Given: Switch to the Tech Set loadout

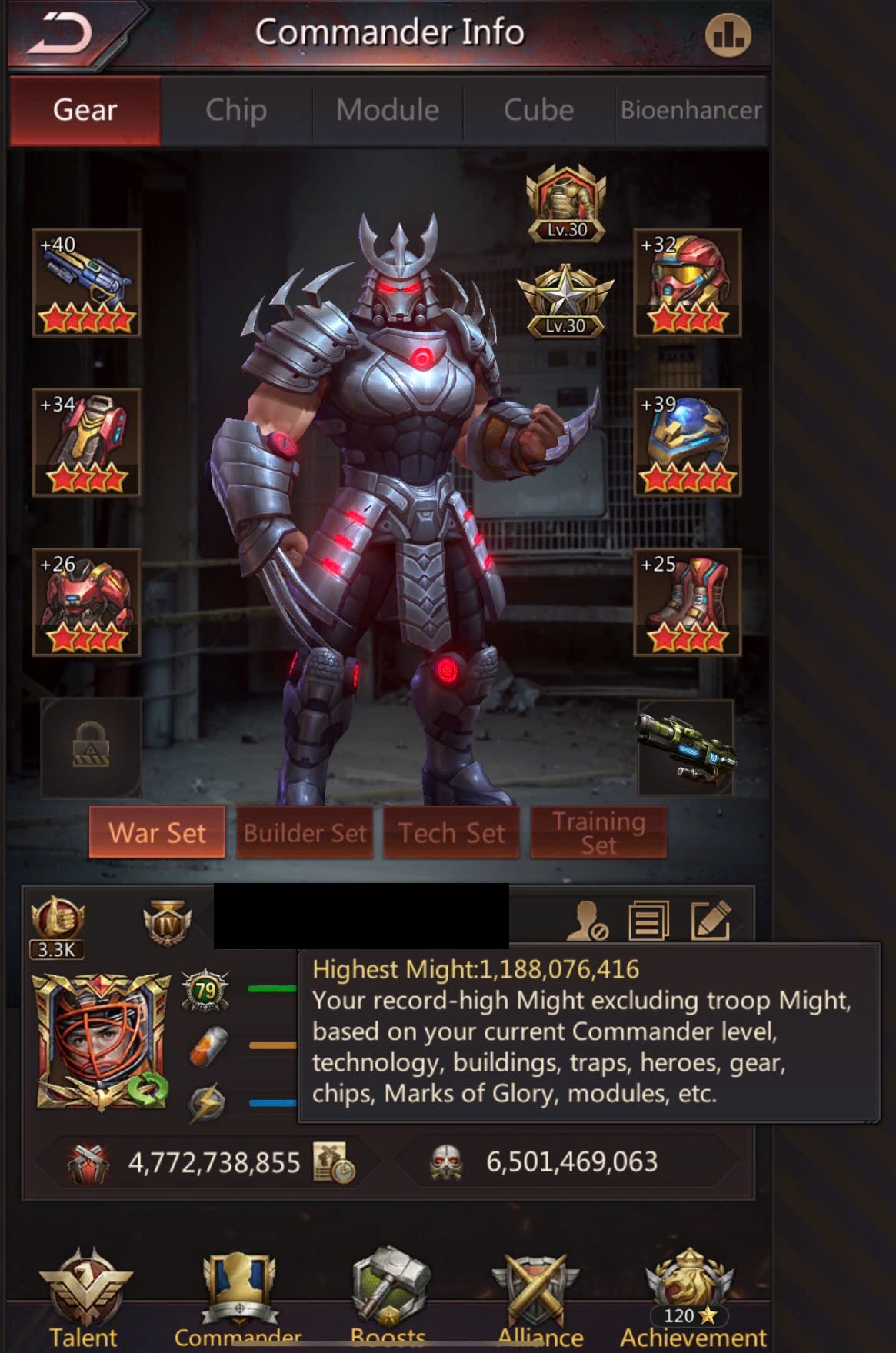Looking at the screenshot, I should pyautogui.click(x=451, y=832).
